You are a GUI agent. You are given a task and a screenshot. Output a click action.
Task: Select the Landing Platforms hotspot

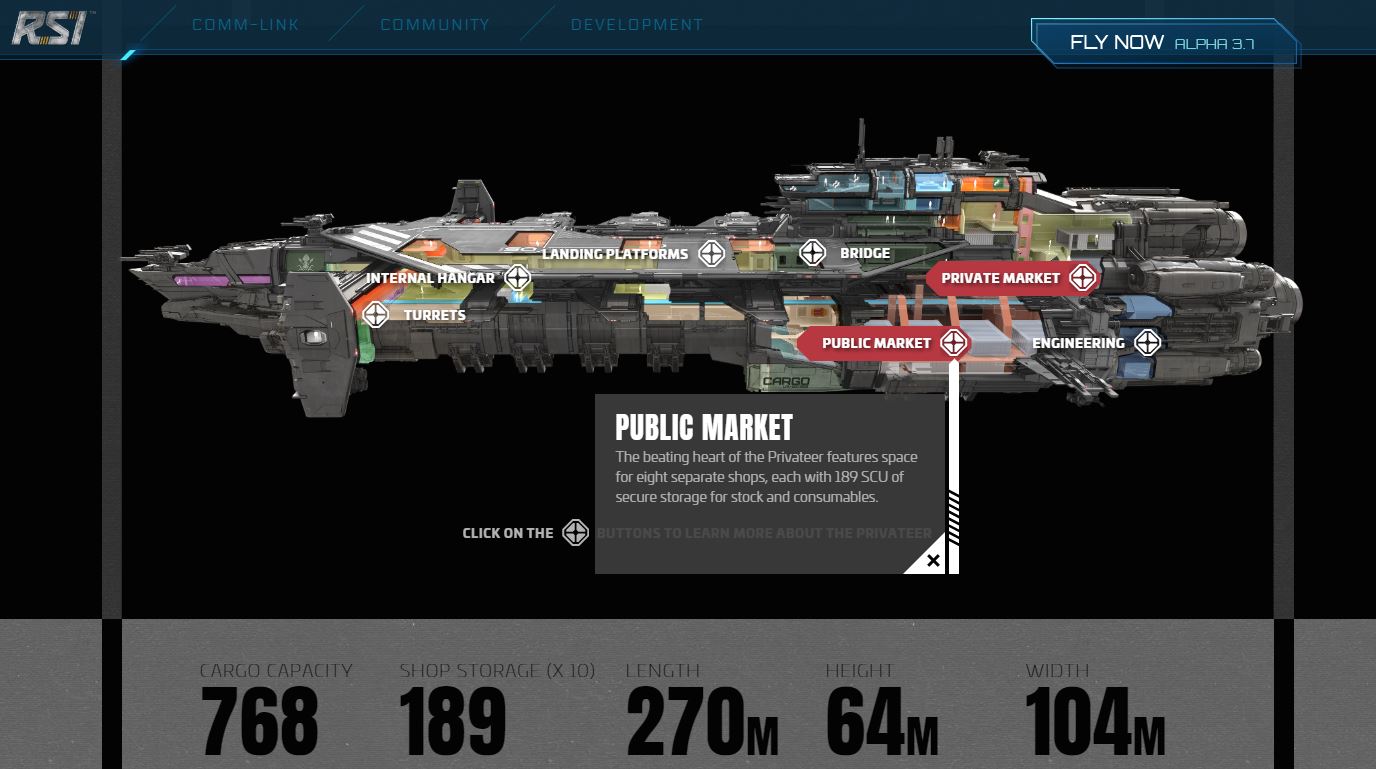(x=711, y=254)
